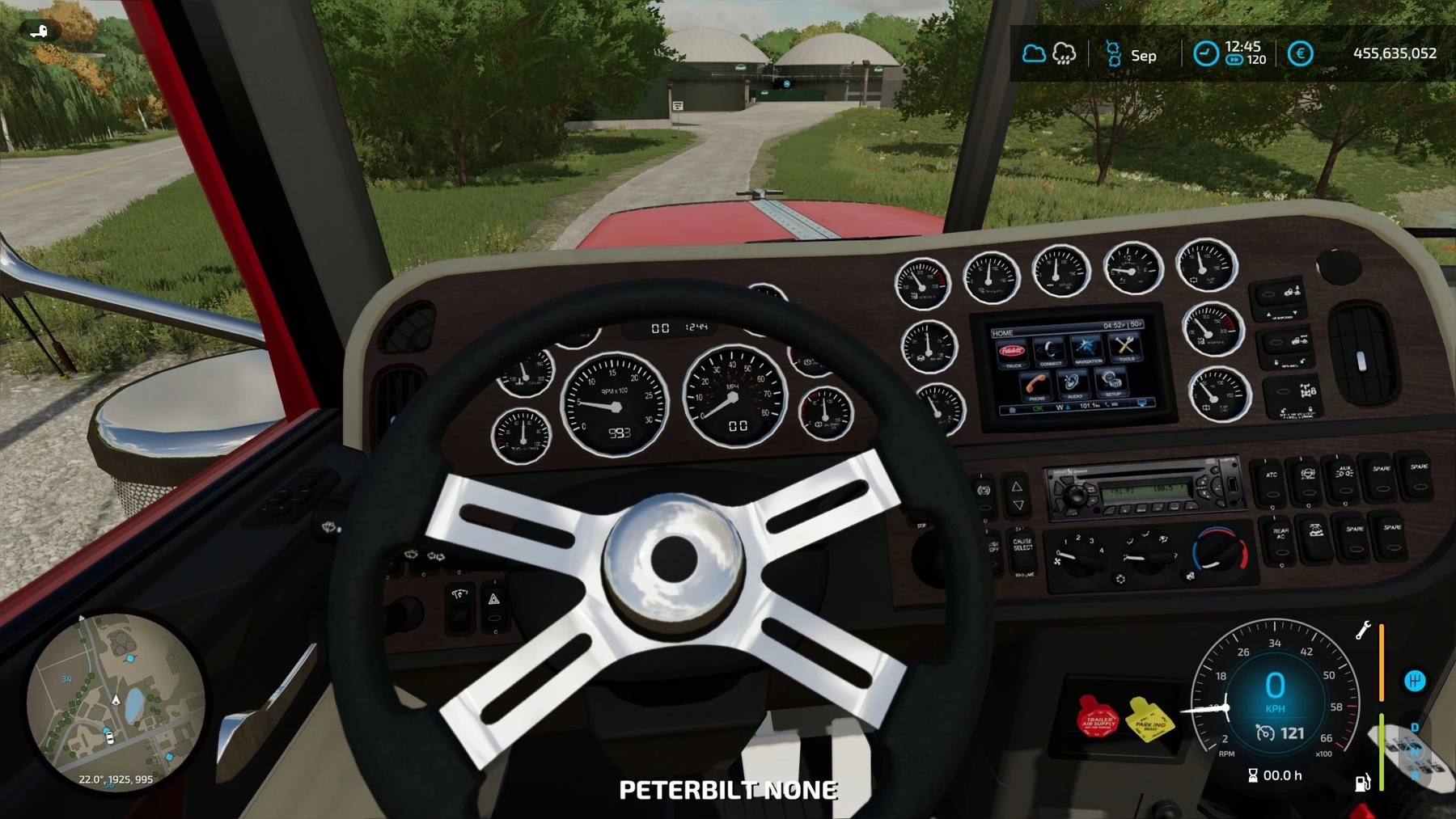This screenshot has height=819, width=1456.
Task: Click the cloud weather forecast icon
Action: [1034, 54]
